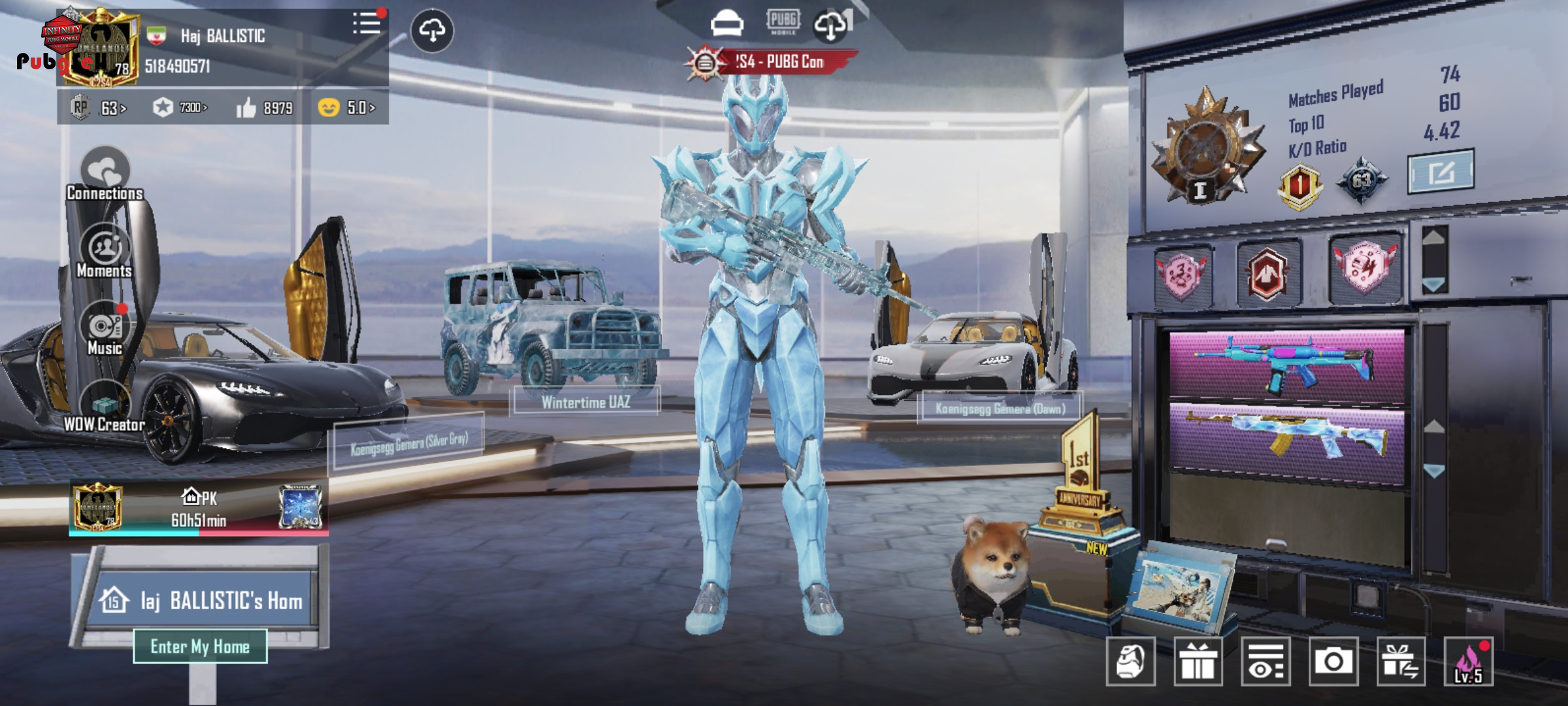
Task: Edit the stats showcase panel
Action: coord(1440,172)
